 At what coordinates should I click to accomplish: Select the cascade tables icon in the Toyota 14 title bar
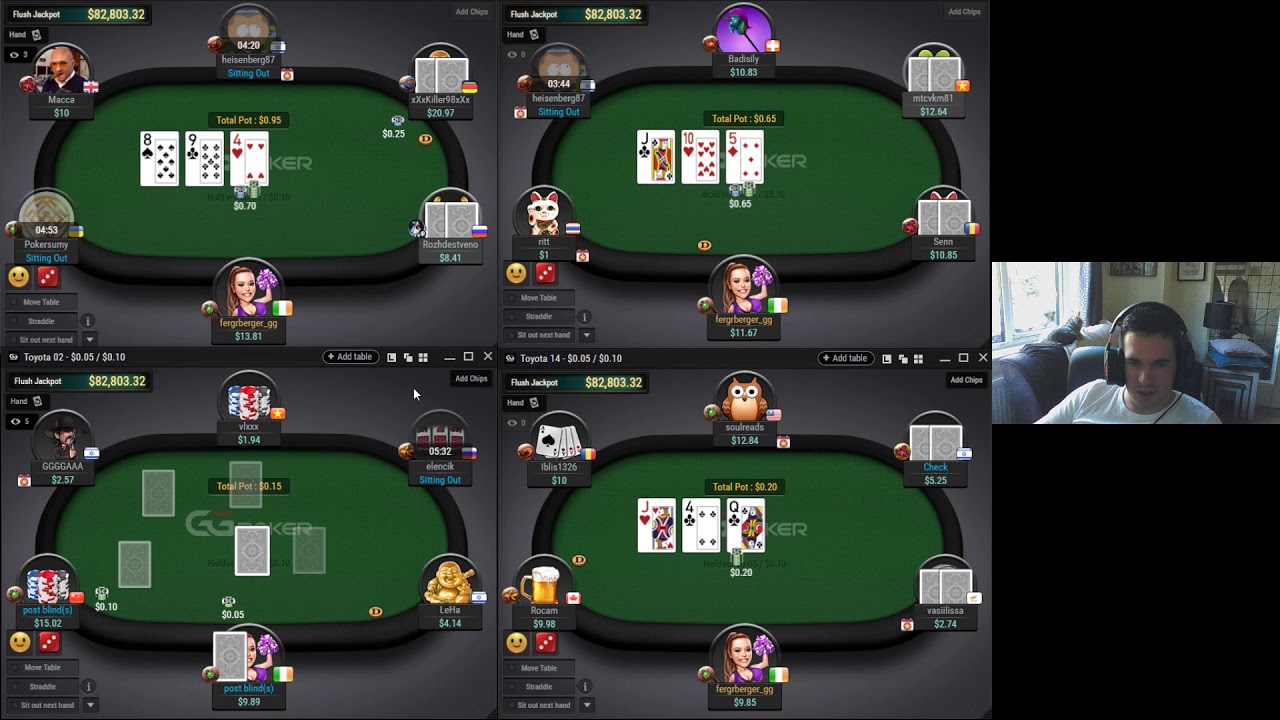coord(902,357)
